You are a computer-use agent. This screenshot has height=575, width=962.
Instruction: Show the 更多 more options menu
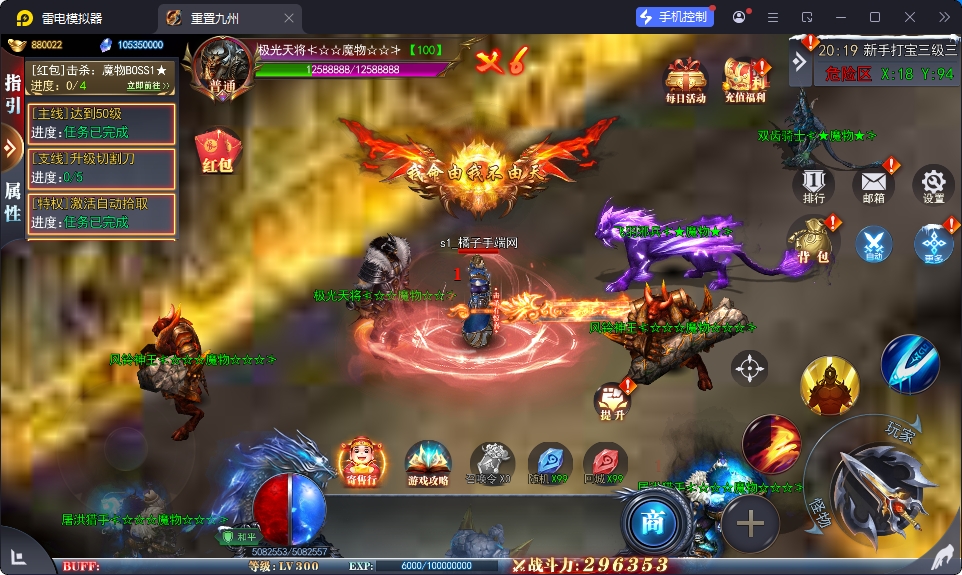[933, 244]
